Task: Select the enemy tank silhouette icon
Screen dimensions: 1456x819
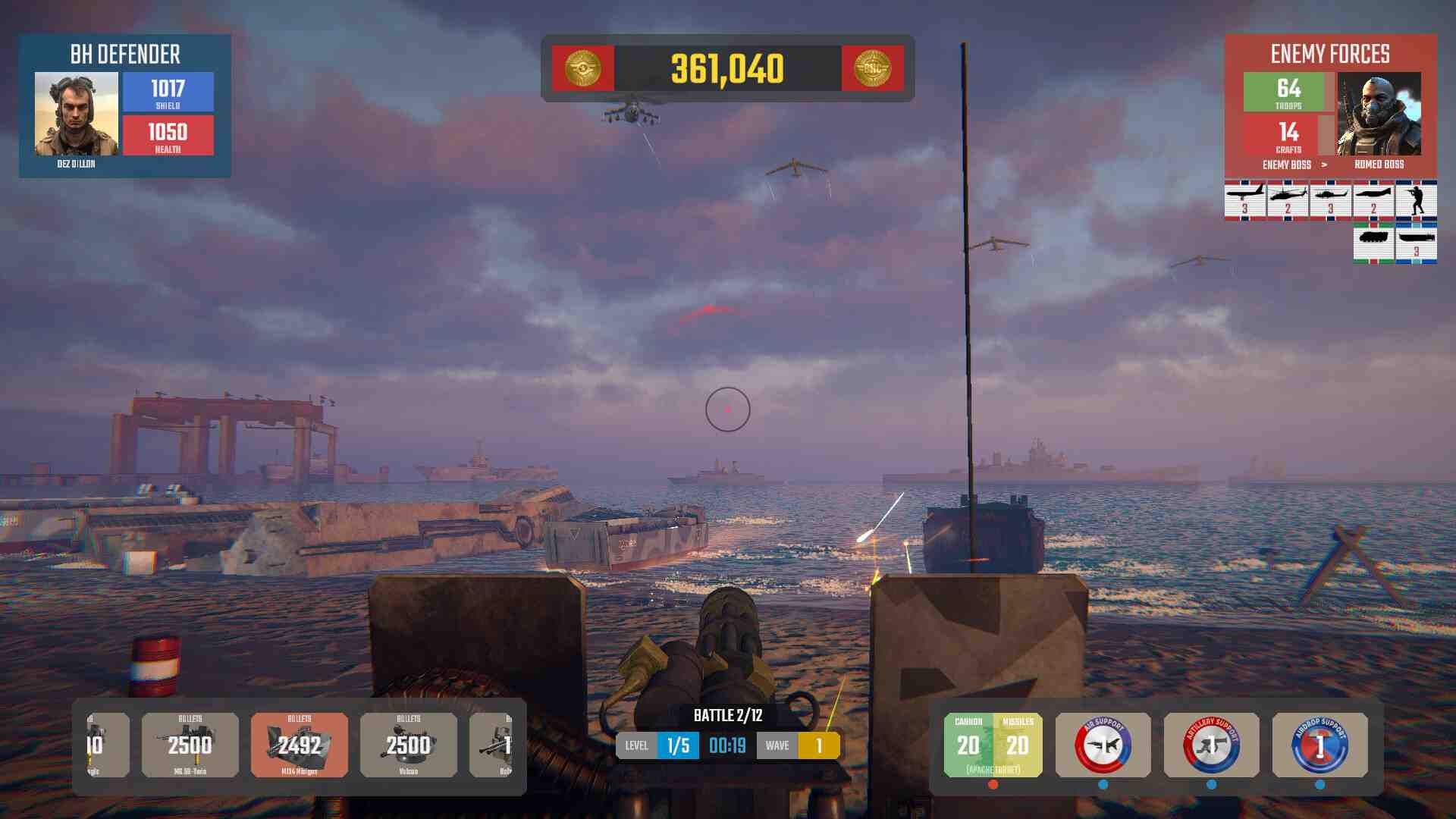Action: 1373,243
